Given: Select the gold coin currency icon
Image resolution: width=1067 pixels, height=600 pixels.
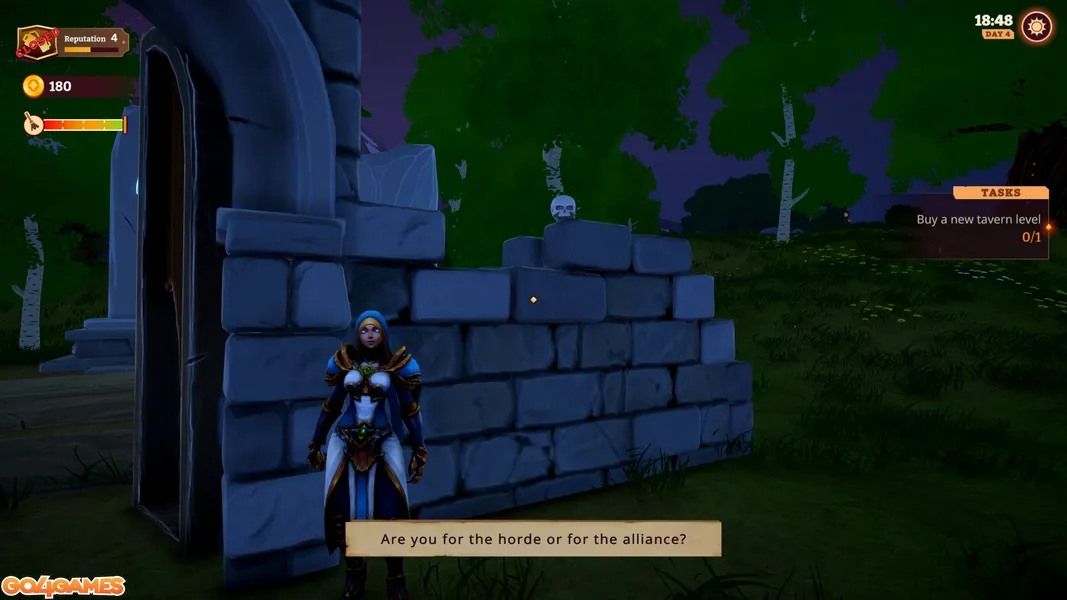Looking at the screenshot, I should 33,86.
